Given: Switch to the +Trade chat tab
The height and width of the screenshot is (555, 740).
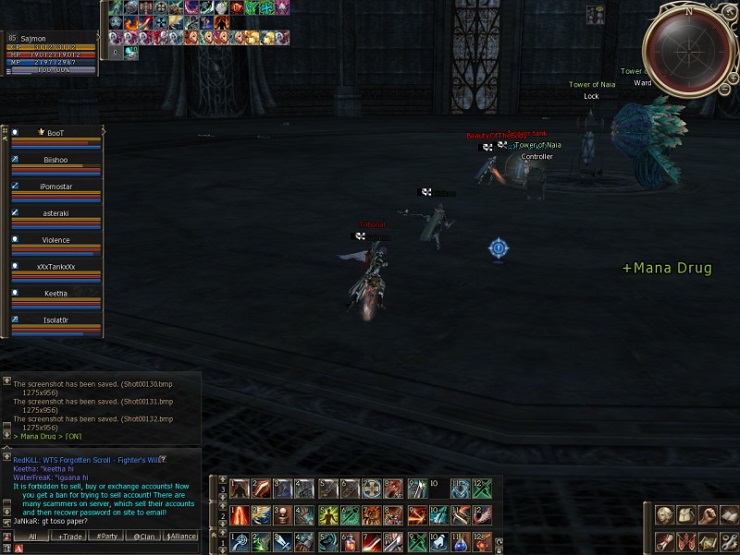Looking at the screenshot, I should pos(70,537).
